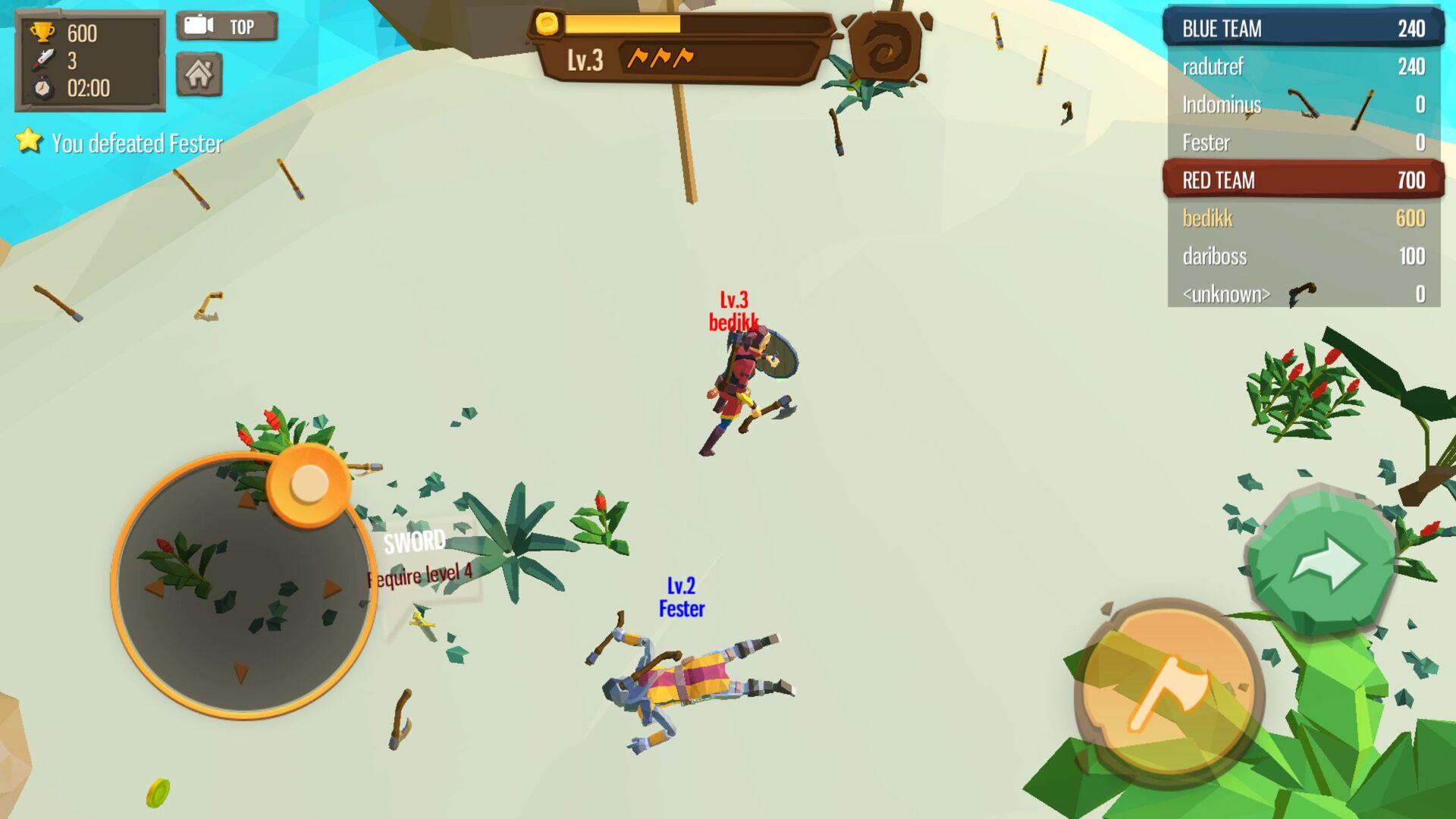
Task: Open the camera TOP view button
Action: coord(226,26)
